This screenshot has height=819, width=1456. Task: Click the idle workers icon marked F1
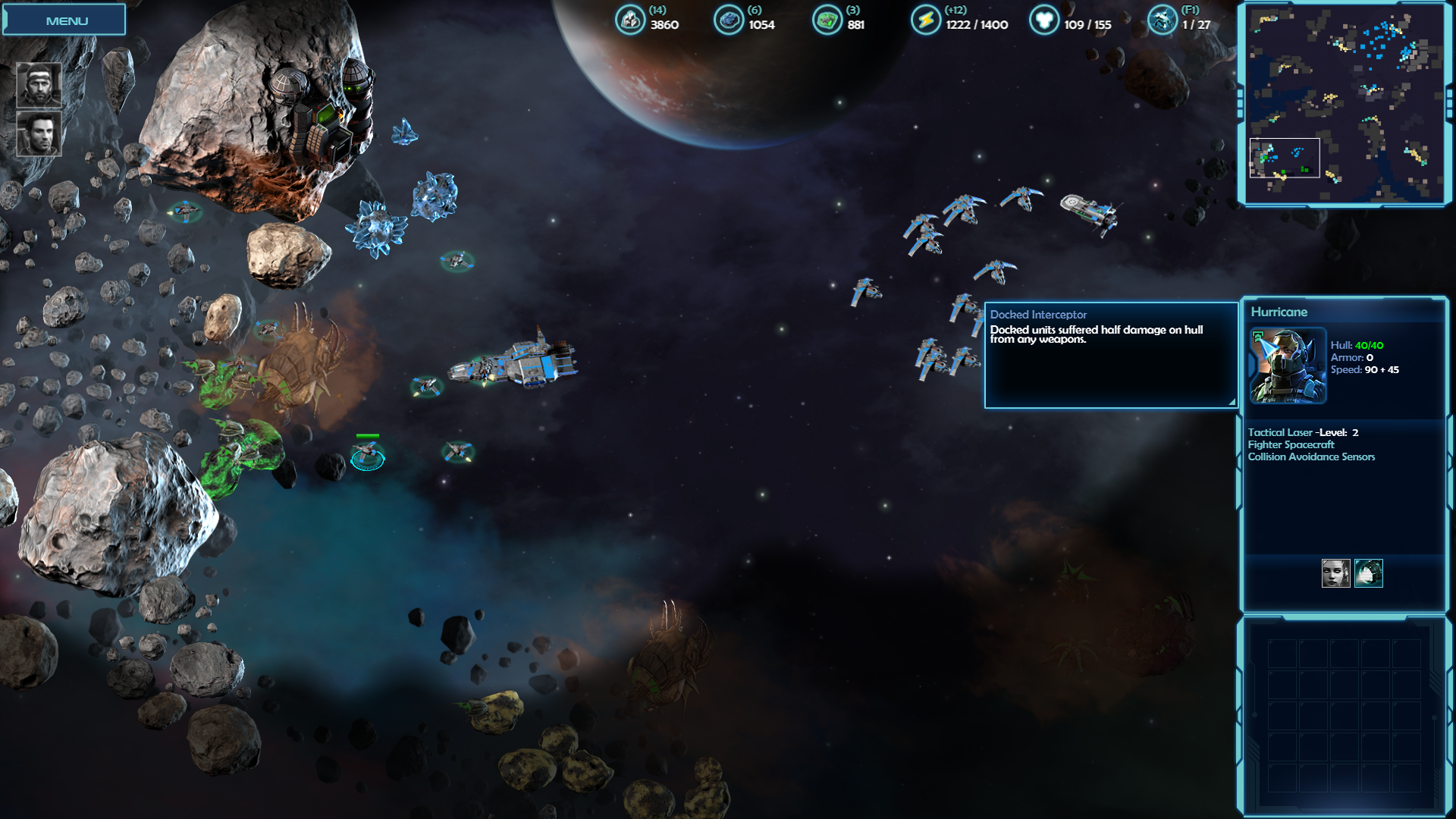click(1162, 20)
